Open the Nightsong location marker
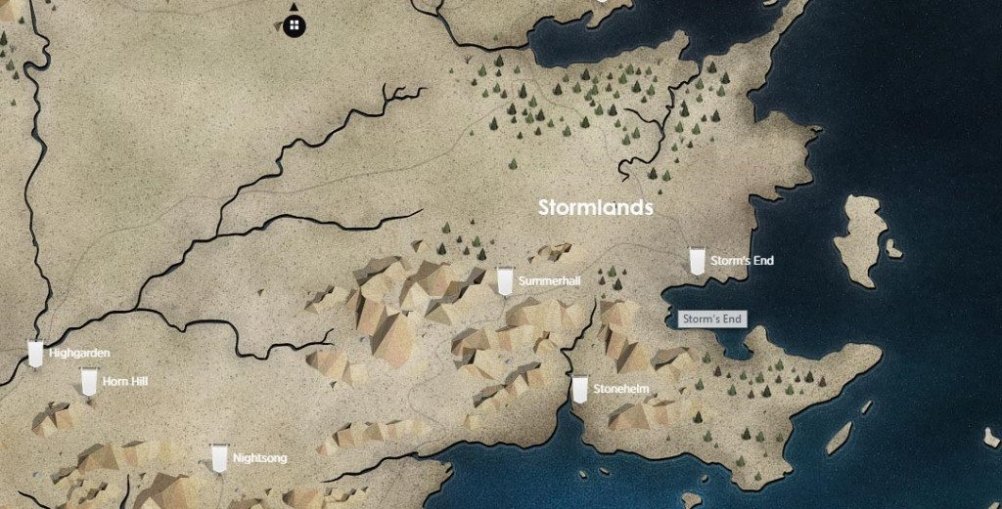 click(x=220, y=458)
